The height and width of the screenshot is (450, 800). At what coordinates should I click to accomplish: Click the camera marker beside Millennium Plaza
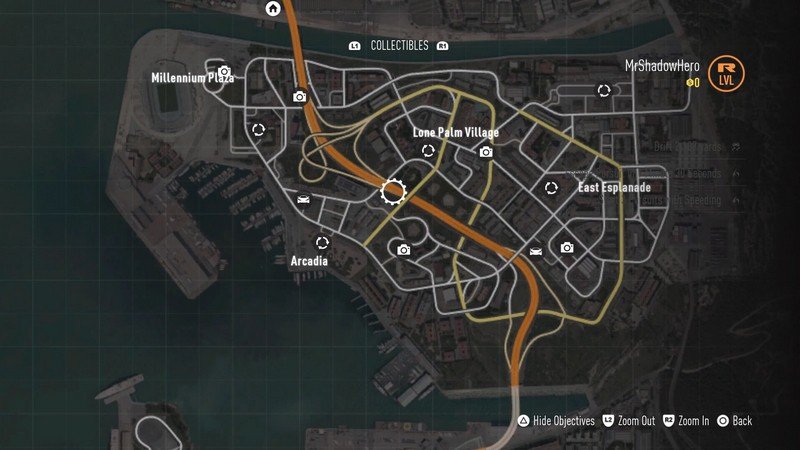pos(225,72)
